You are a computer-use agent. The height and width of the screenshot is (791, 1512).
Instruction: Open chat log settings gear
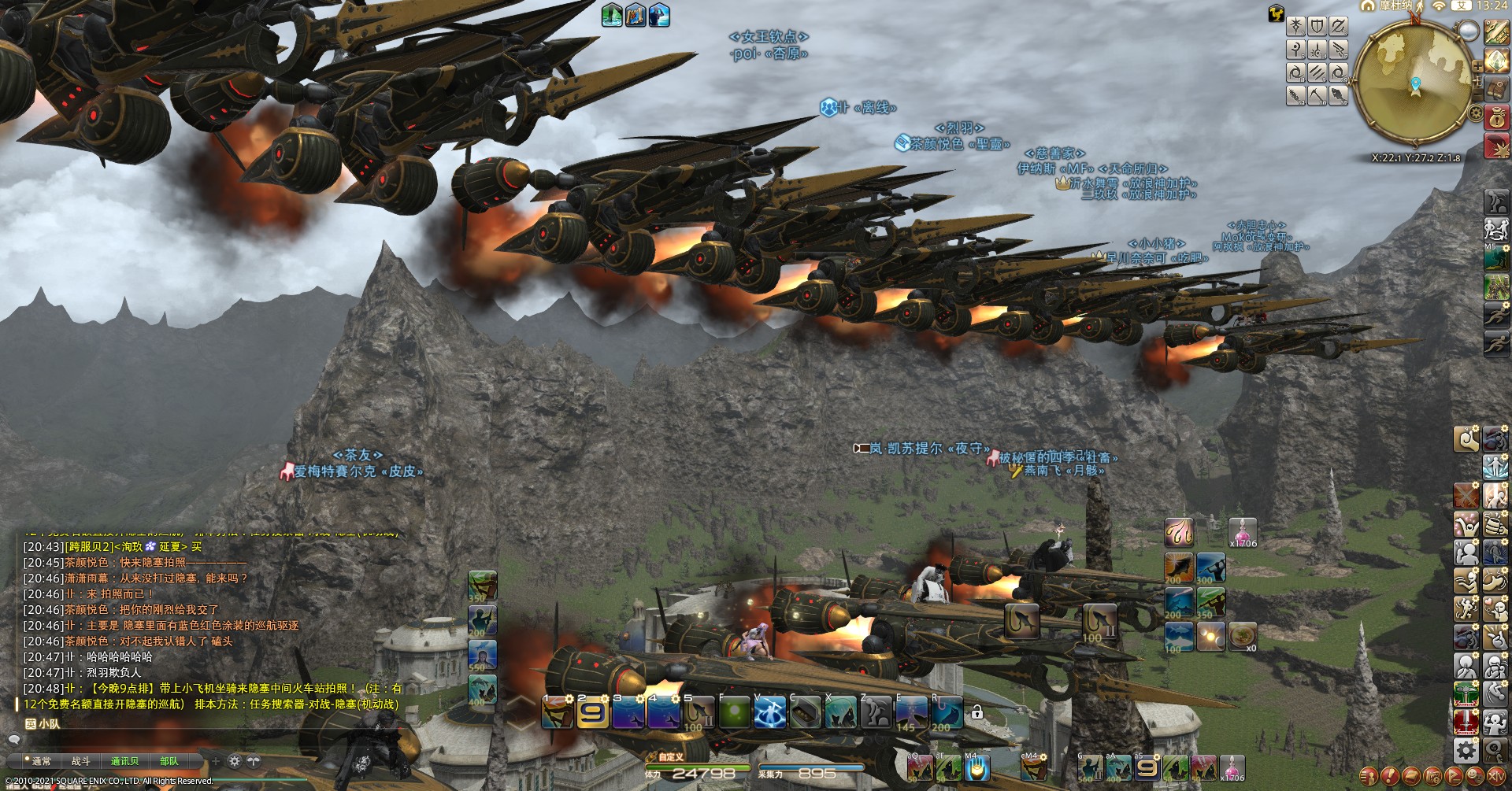pyautogui.click(x=234, y=761)
